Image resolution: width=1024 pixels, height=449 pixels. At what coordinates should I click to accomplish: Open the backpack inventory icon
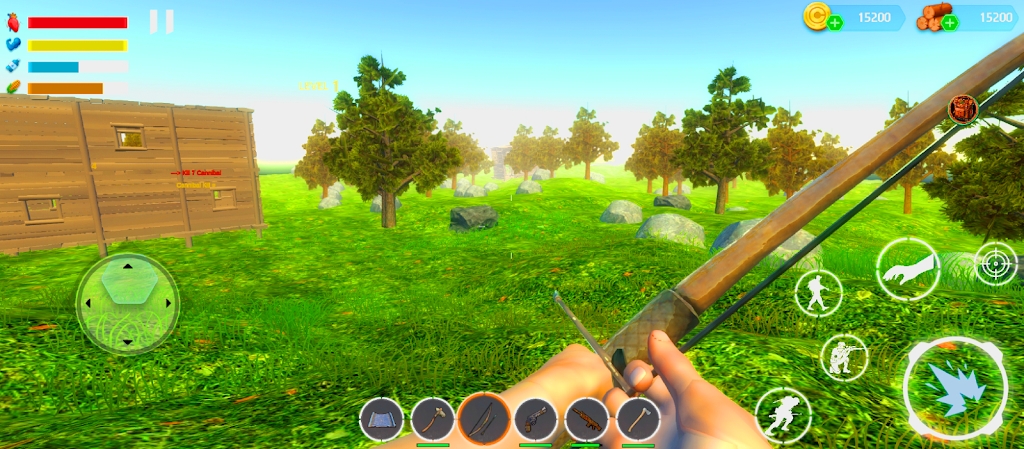click(x=962, y=107)
